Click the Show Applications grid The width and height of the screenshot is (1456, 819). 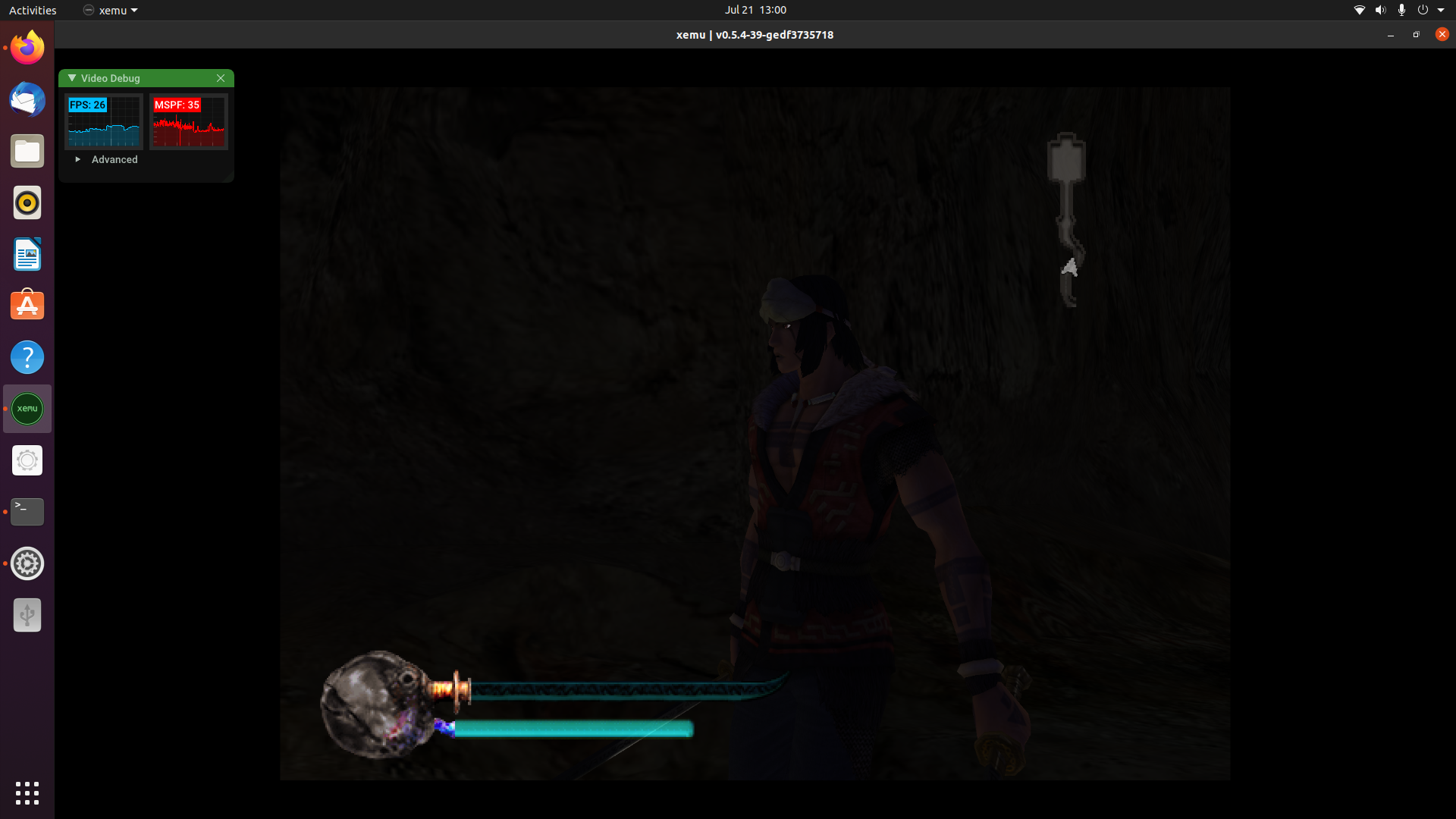coord(27,792)
